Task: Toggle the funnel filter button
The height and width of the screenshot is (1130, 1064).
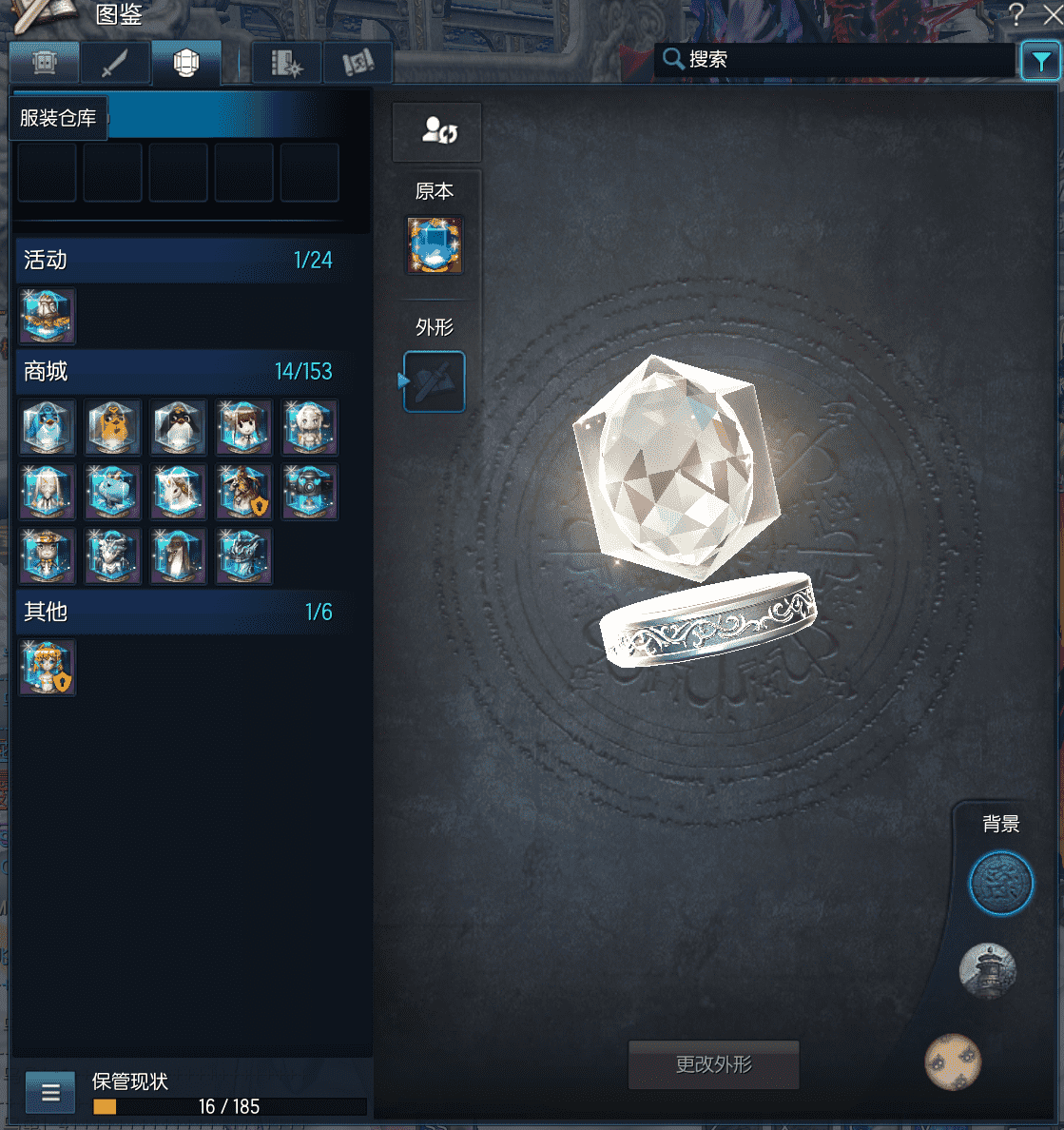Action: [1040, 62]
